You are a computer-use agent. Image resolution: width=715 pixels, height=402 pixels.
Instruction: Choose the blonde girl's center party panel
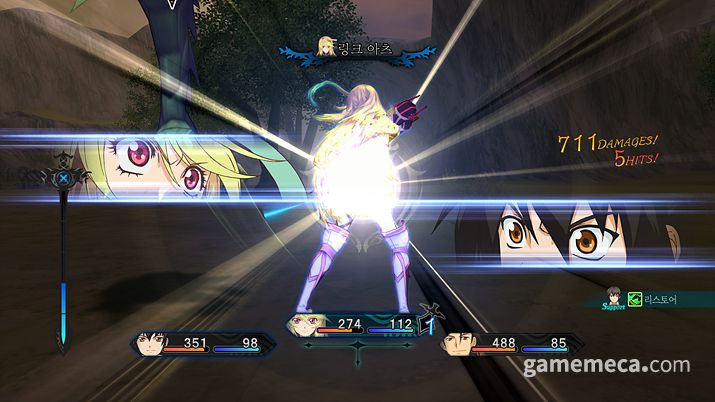[x=356, y=326]
